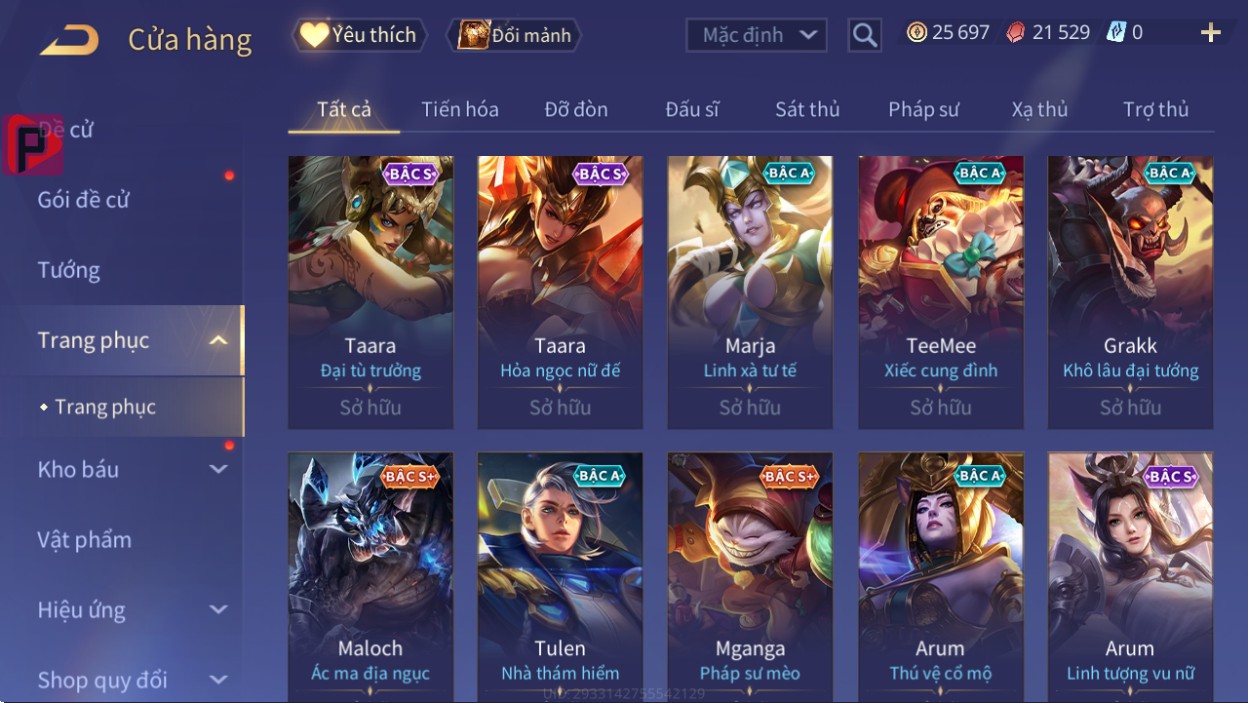Select the Đấu sĩ category tab
The width and height of the screenshot is (1248, 703).
click(692, 109)
